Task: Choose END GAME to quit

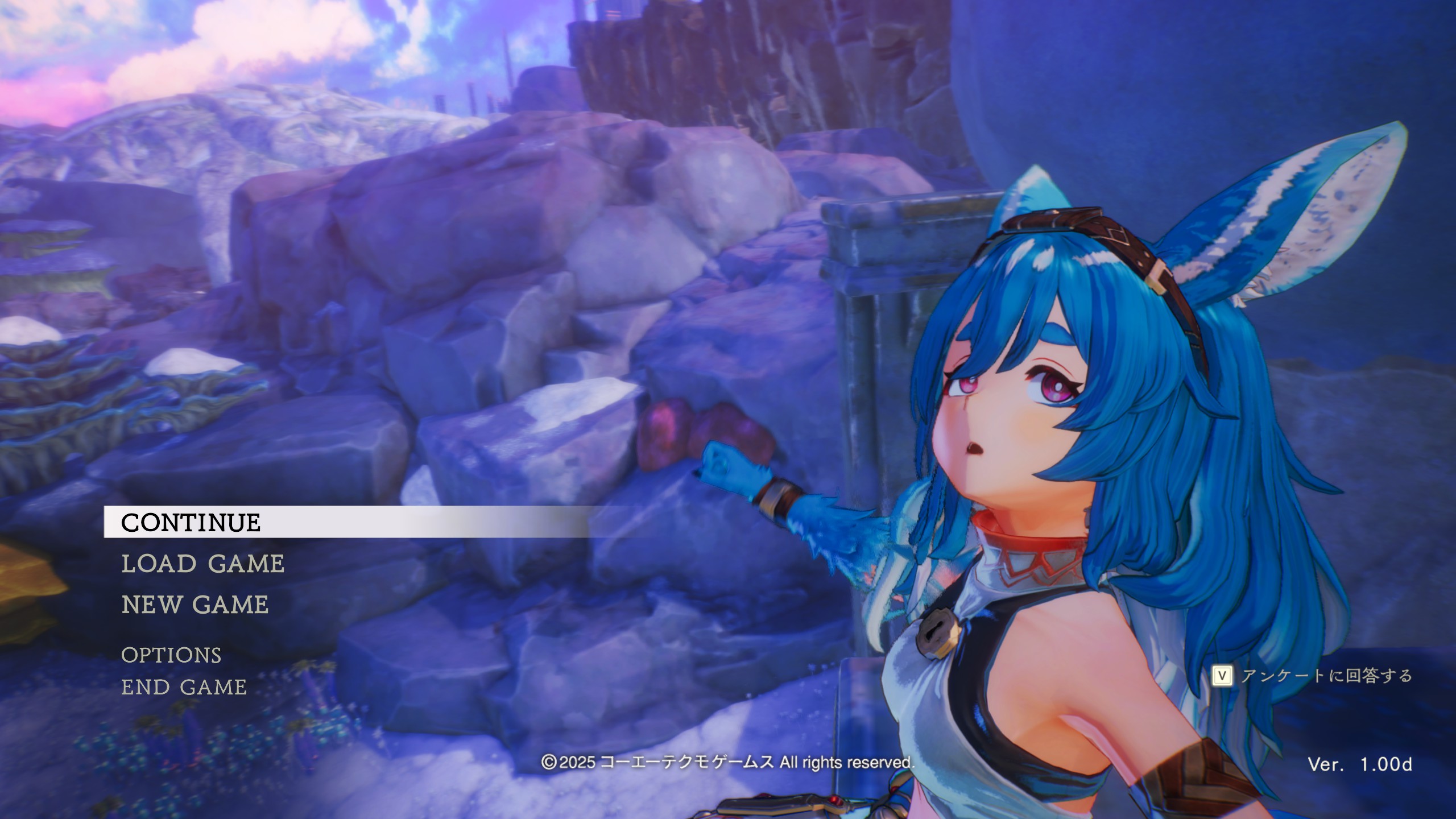Action: [184, 688]
